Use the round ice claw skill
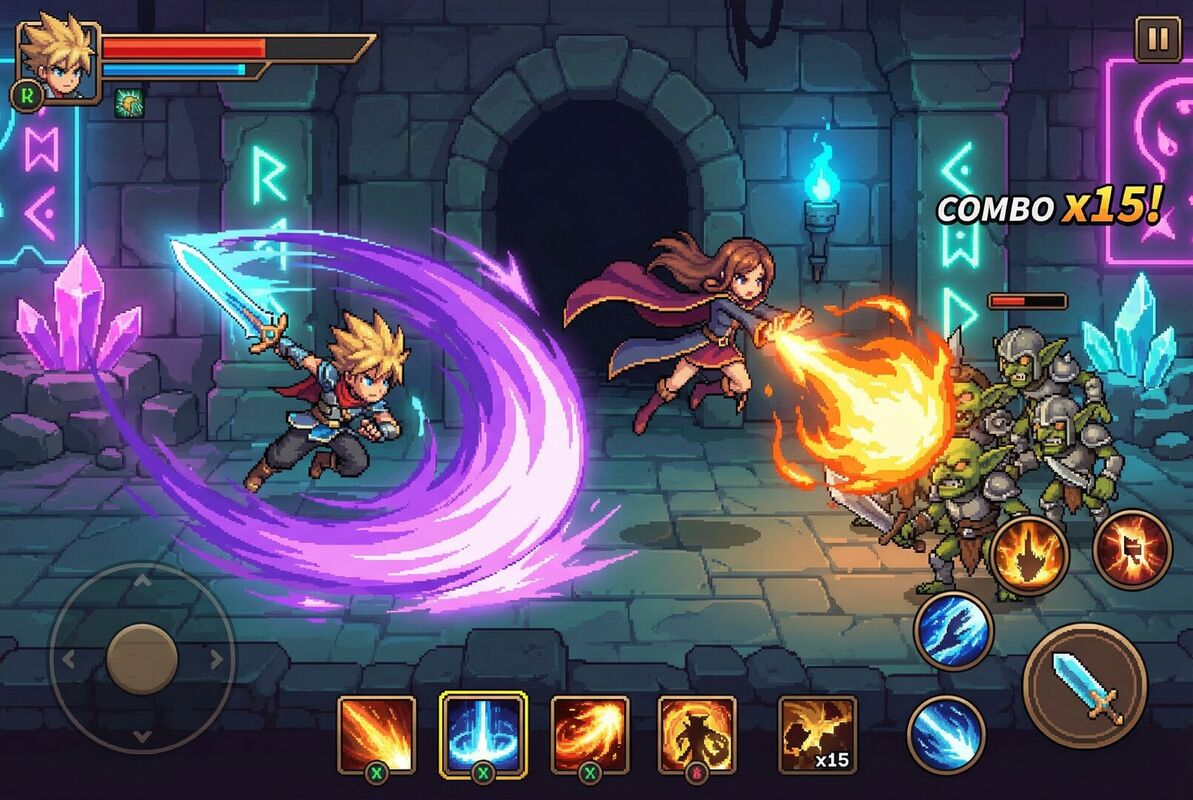The width and height of the screenshot is (1193, 800). [953, 630]
